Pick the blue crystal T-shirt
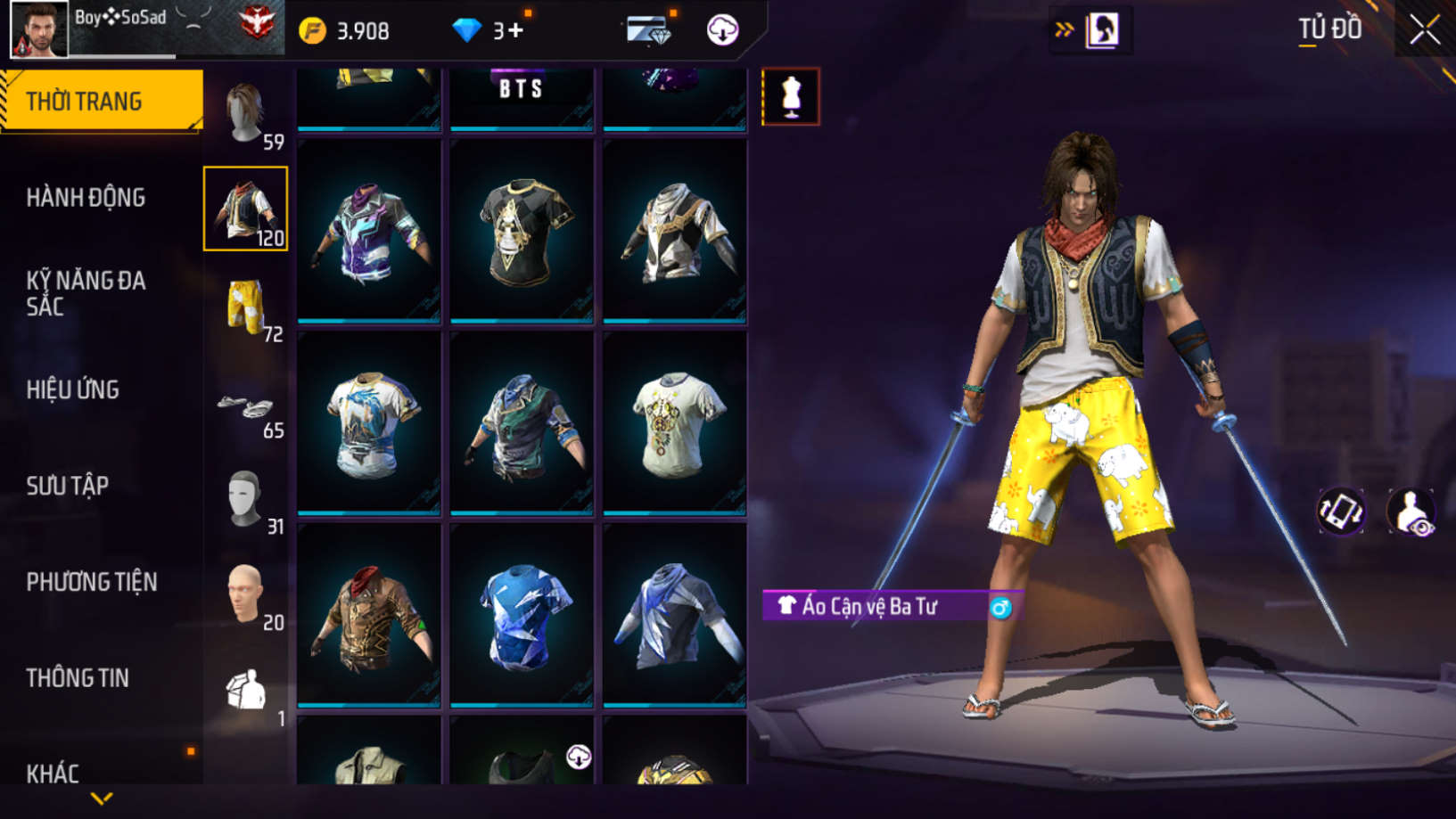The height and width of the screenshot is (819, 1456). click(522, 615)
